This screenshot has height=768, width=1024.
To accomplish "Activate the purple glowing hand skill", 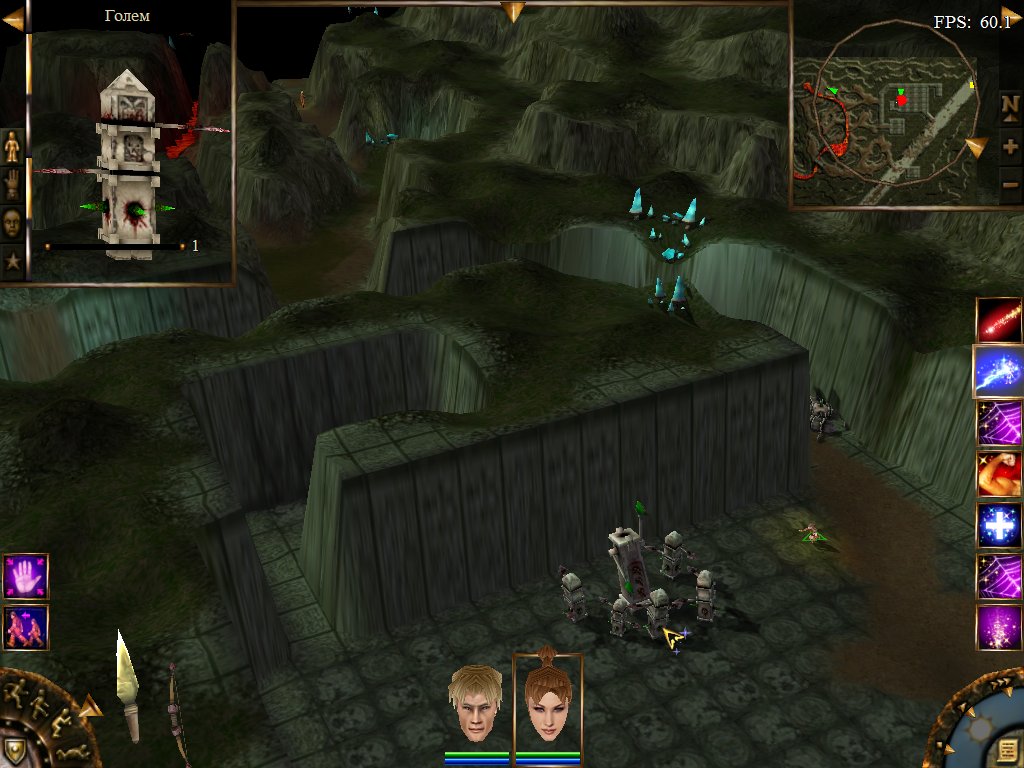I will (x=25, y=577).
